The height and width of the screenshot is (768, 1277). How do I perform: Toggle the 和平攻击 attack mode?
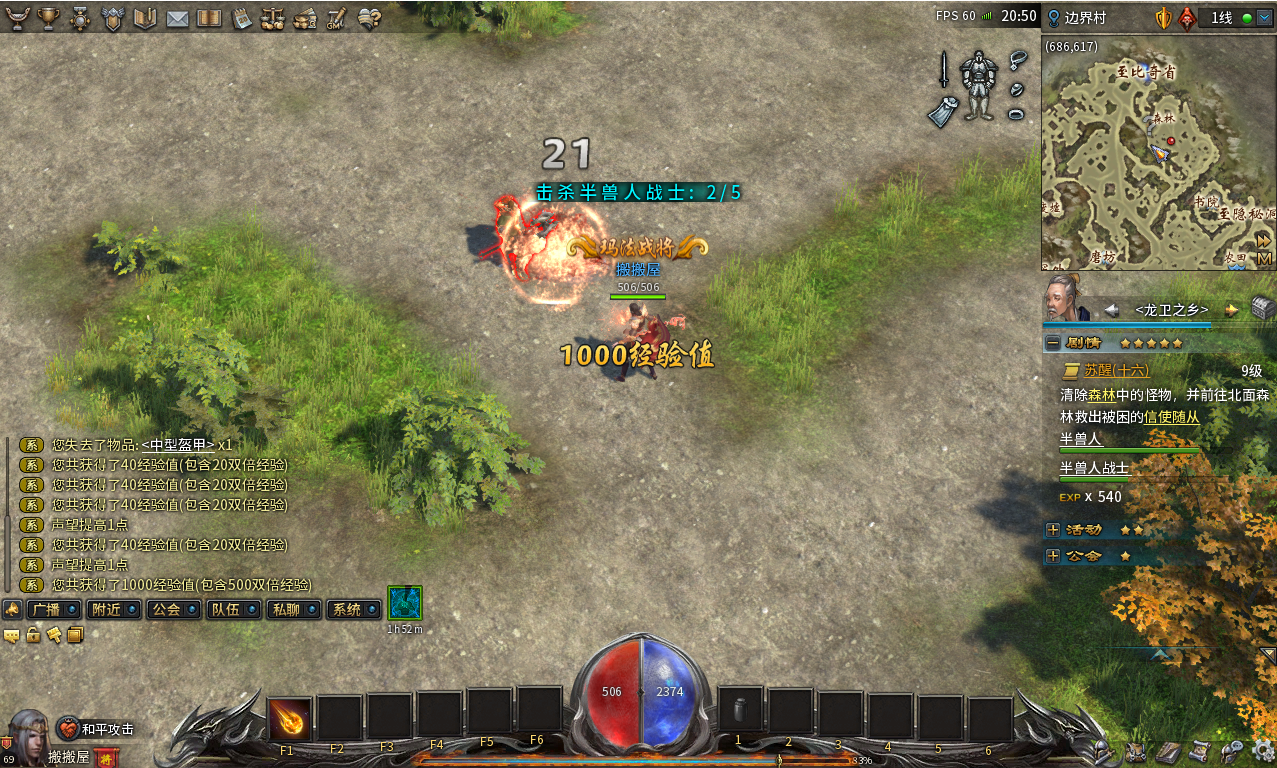coord(97,729)
